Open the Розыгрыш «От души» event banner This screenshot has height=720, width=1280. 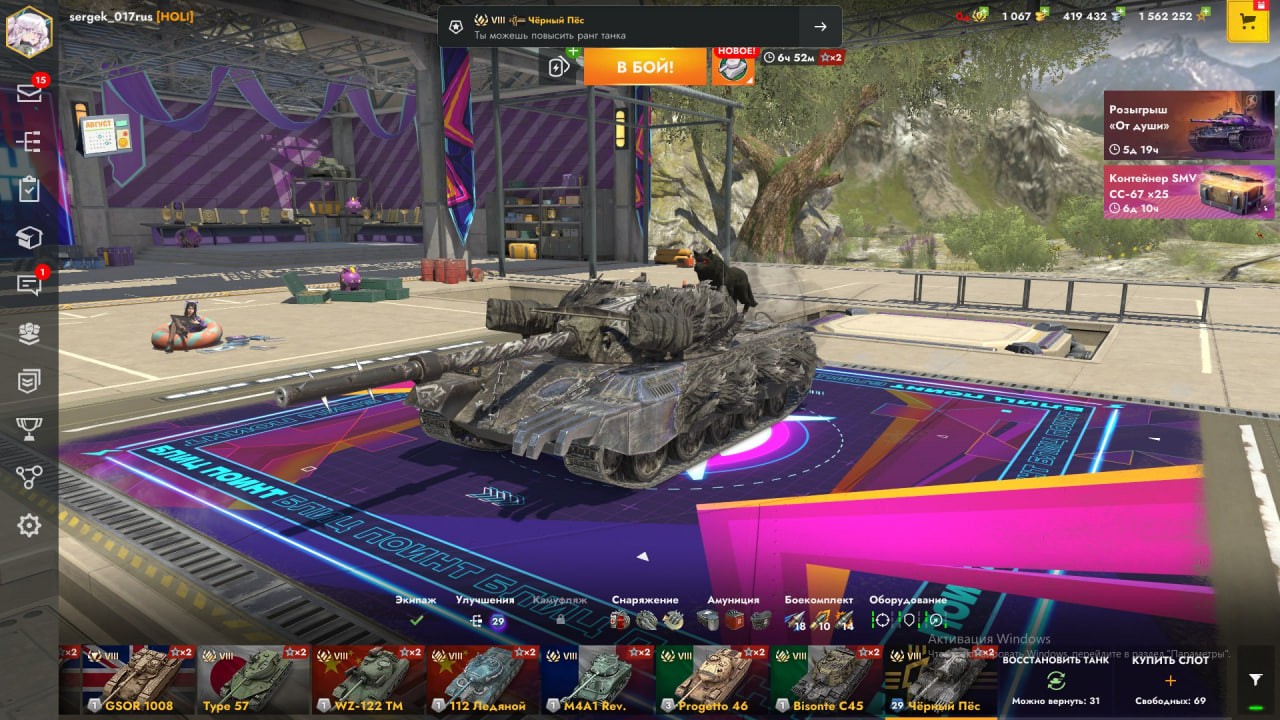coord(1189,125)
